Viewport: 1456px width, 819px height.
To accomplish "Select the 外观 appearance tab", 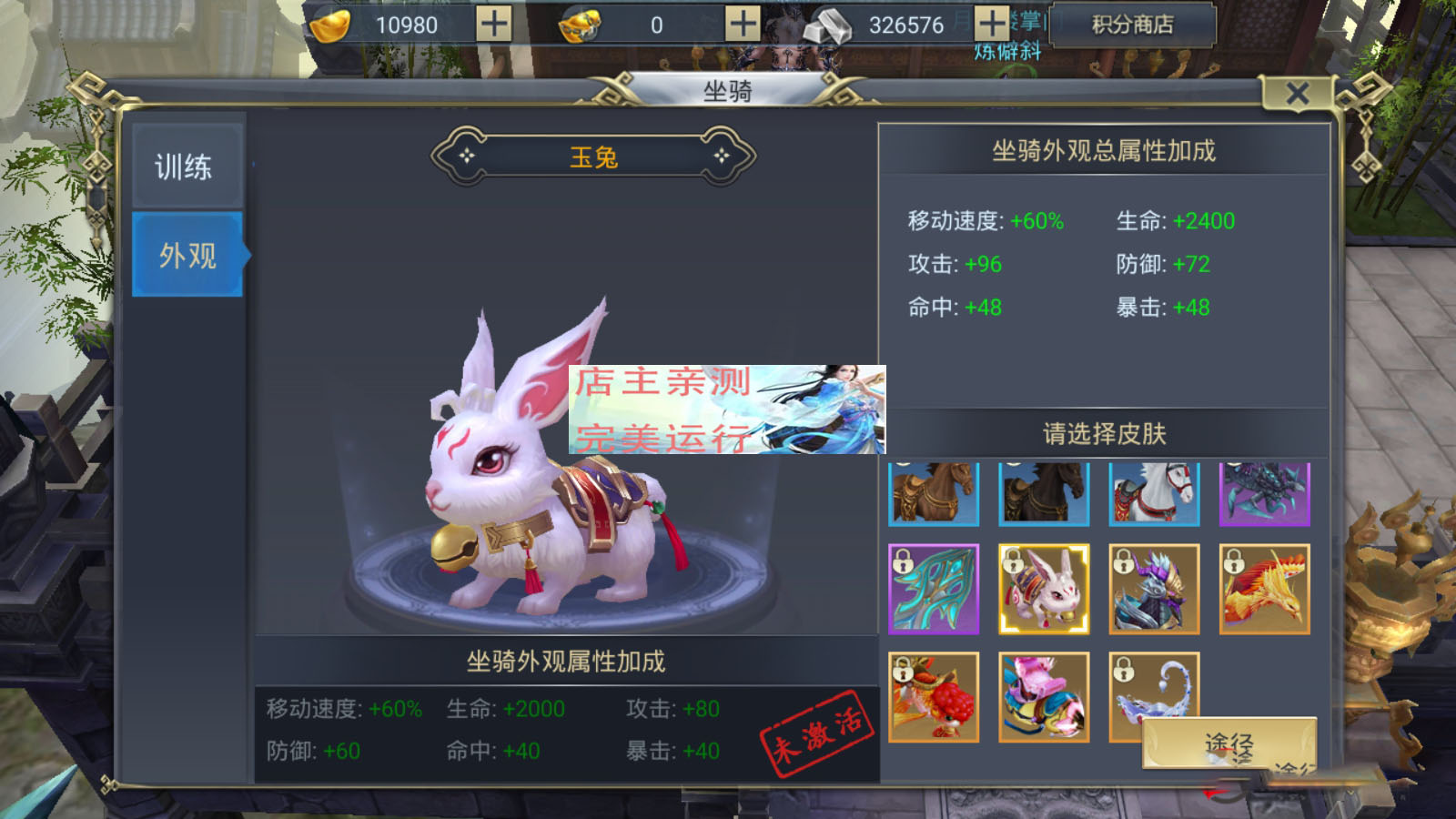I will coord(187,255).
